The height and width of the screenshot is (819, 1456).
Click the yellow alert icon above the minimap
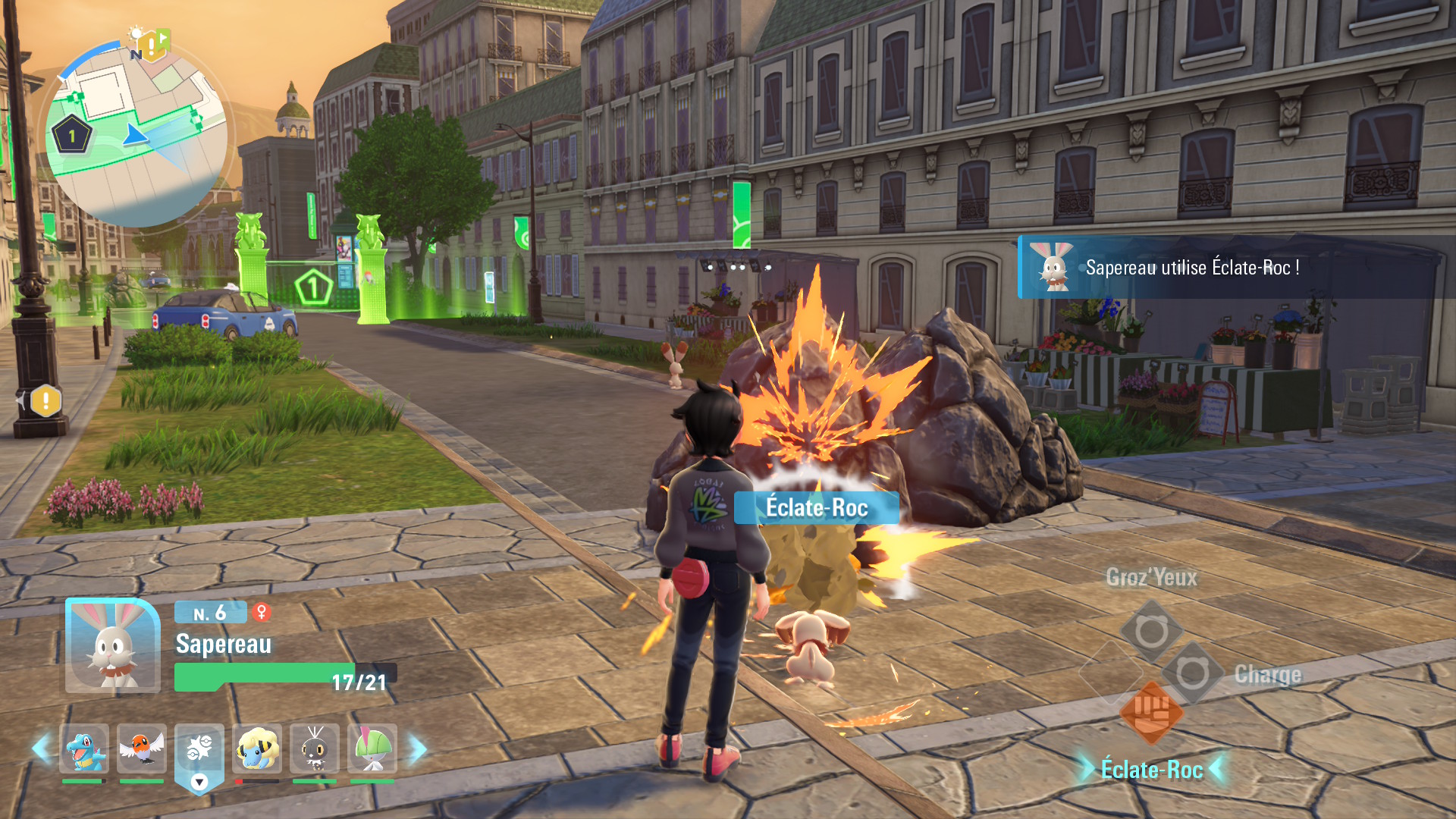coord(152,45)
